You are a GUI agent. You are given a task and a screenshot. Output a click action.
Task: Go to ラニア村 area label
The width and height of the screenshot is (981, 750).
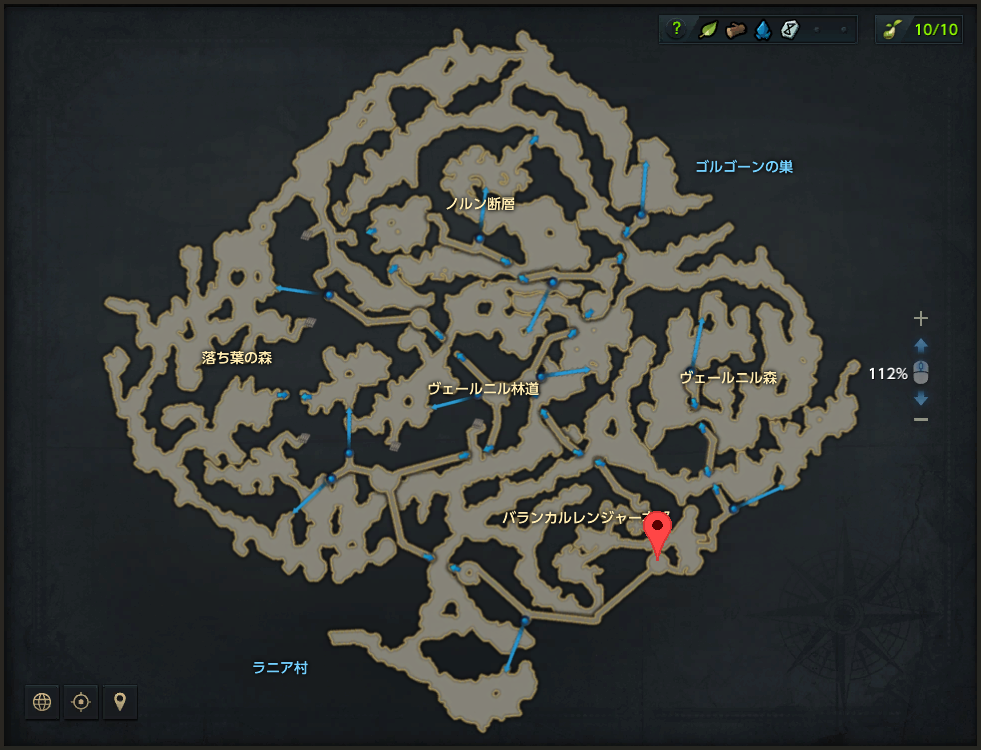click(280, 667)
